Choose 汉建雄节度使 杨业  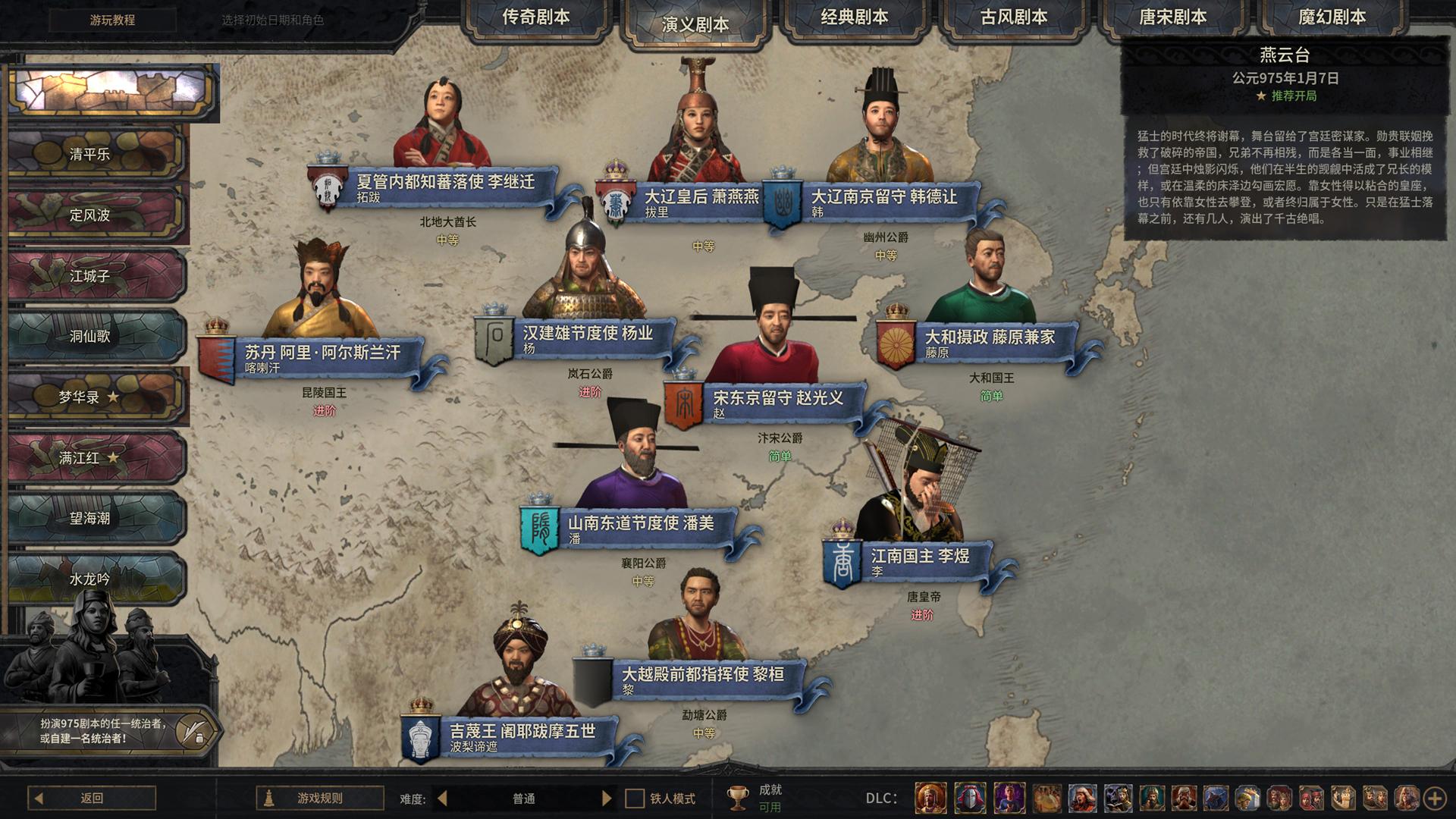[587, 334]
